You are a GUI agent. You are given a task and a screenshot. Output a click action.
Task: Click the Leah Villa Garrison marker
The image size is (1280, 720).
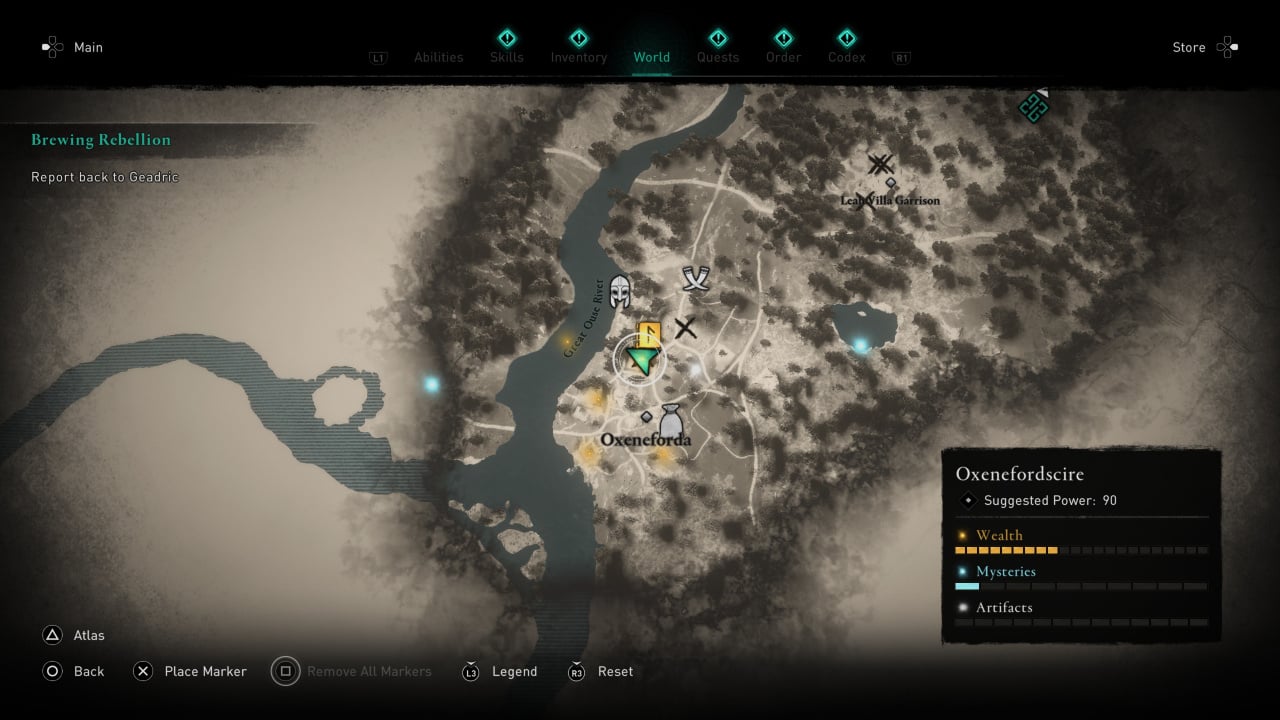pos(880,165)
